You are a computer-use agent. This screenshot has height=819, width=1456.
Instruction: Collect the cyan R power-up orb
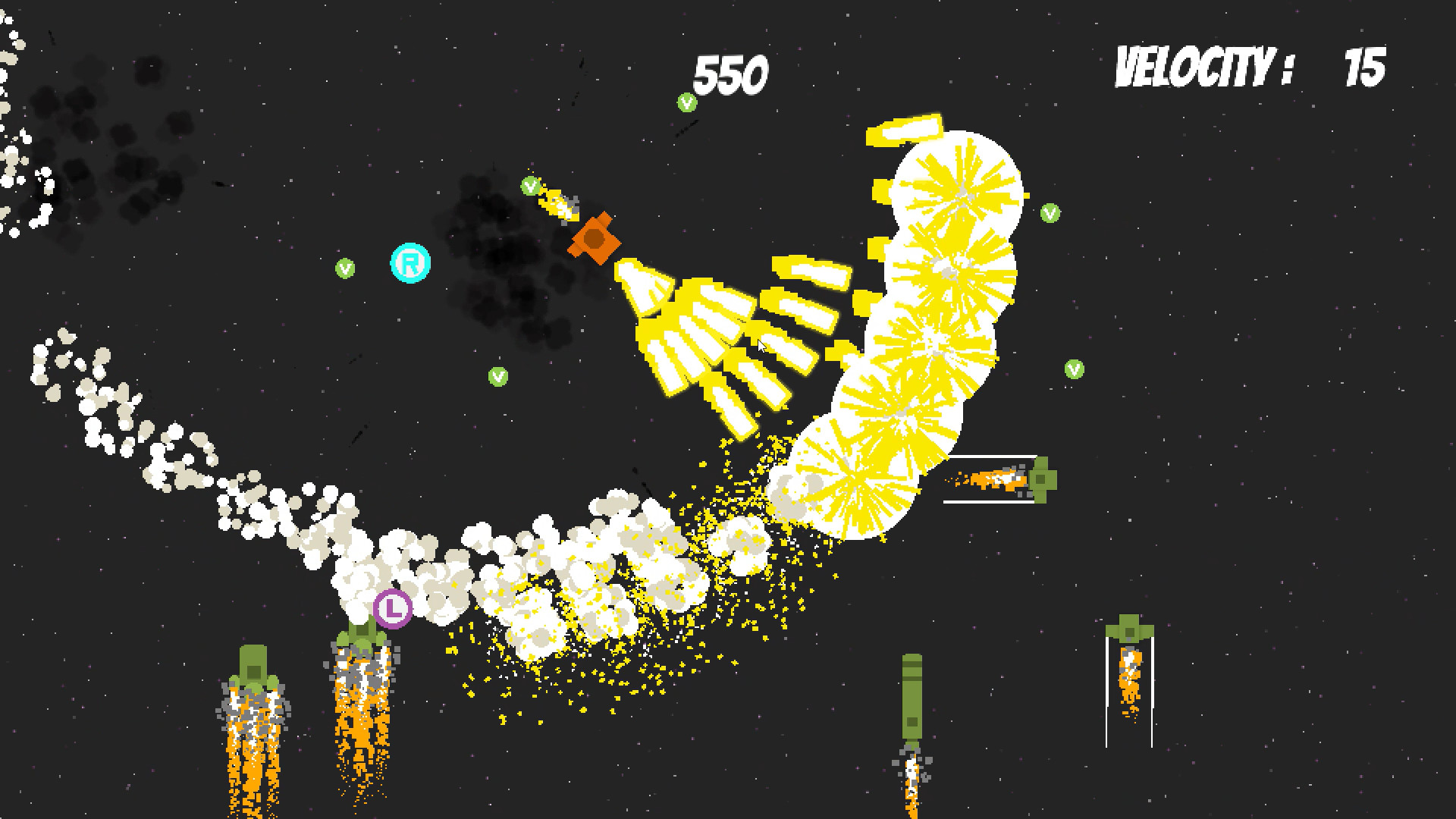pyautogui.click(x=409, y=262)
